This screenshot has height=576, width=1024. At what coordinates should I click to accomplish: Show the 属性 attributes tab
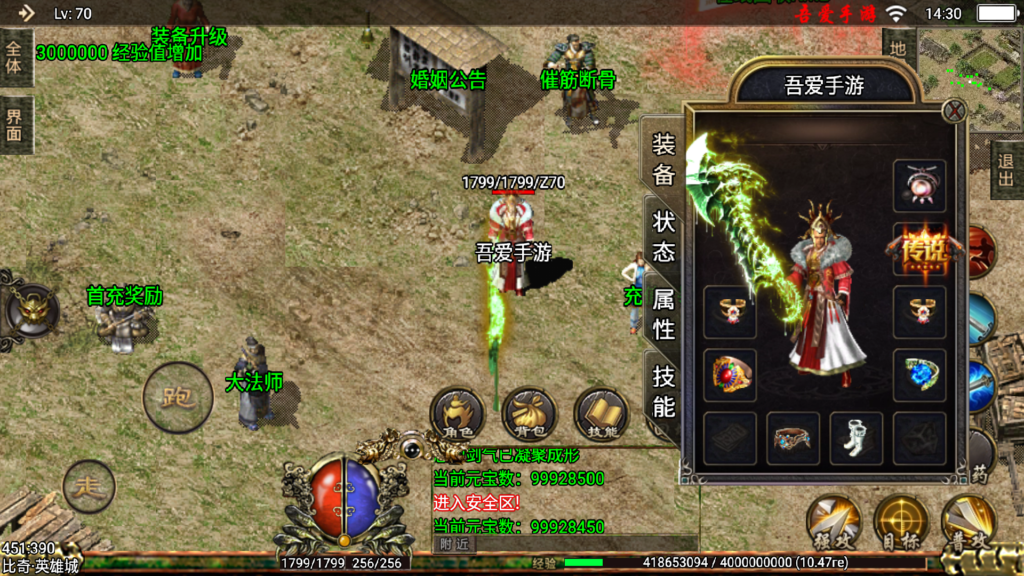pyautogui.click(x=664, y=313)
